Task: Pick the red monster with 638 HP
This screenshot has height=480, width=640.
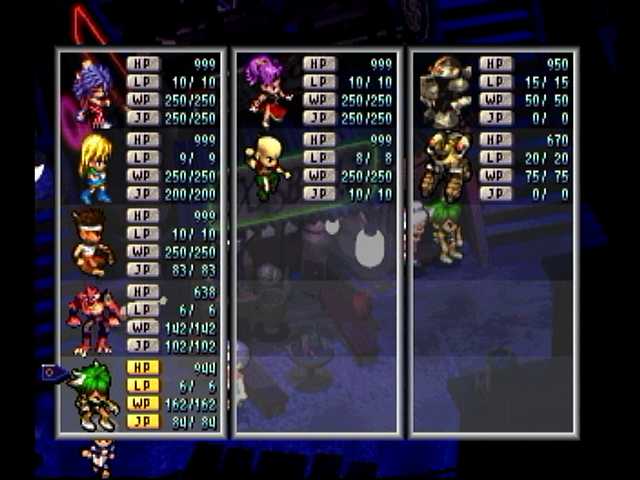Action: point(93,319)
